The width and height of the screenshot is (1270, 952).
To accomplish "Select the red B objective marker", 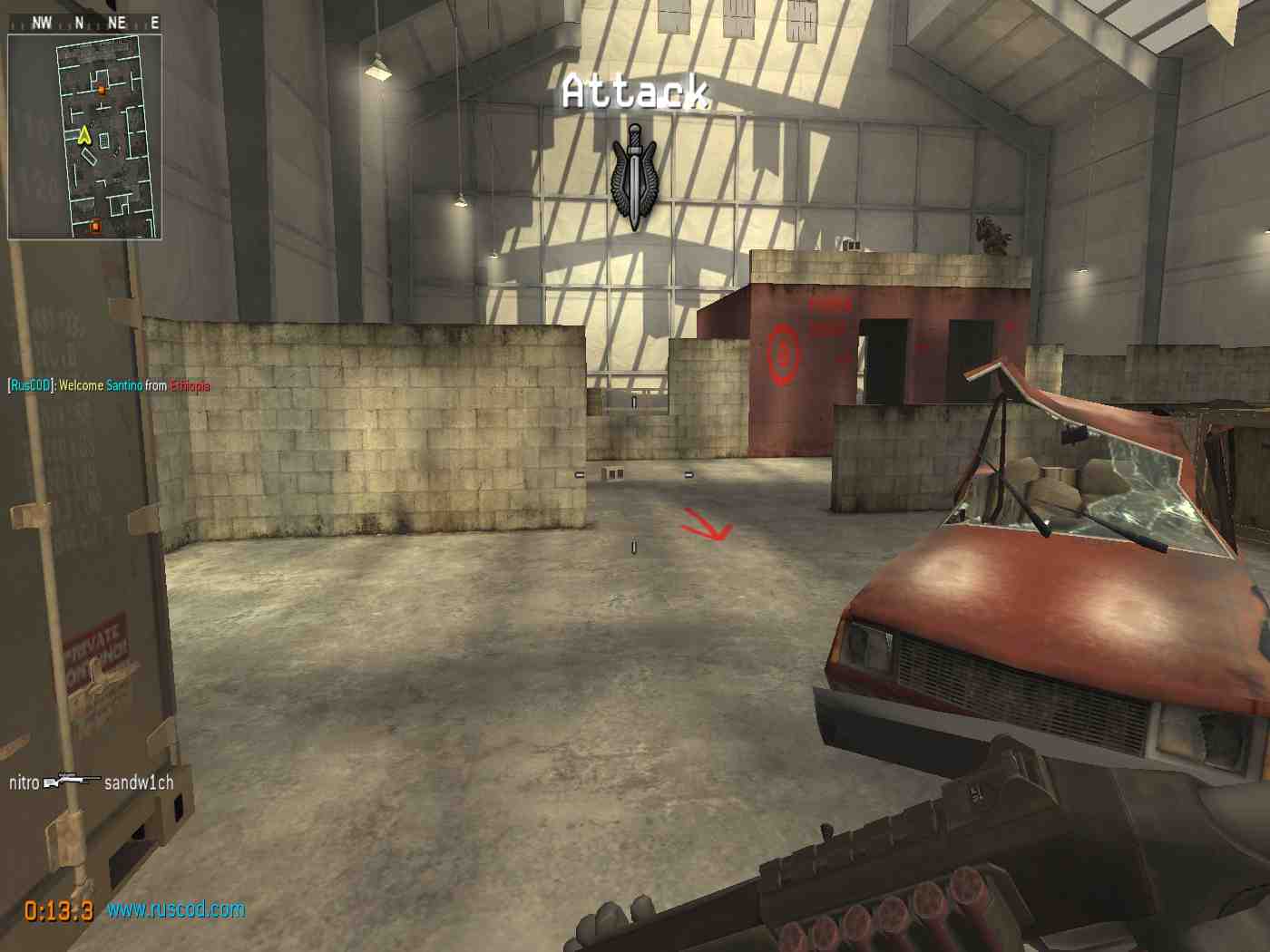I will pyautogui.click(x=783, y=355).
